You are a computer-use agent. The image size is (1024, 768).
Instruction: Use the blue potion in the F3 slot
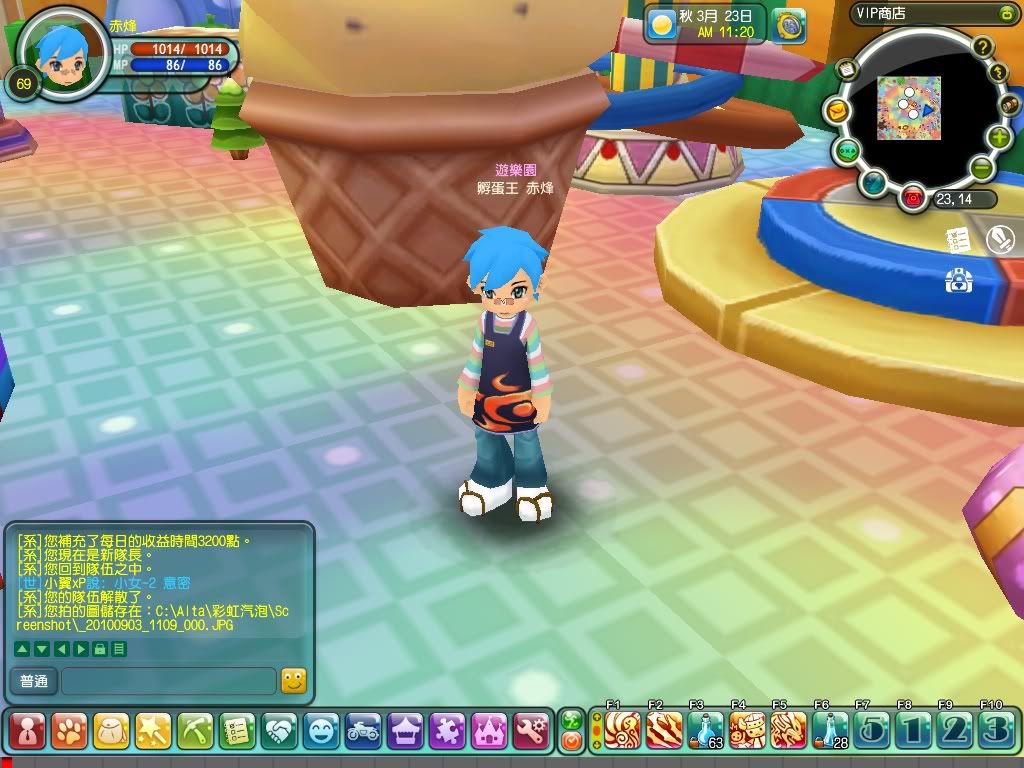(x=705, y=731)
